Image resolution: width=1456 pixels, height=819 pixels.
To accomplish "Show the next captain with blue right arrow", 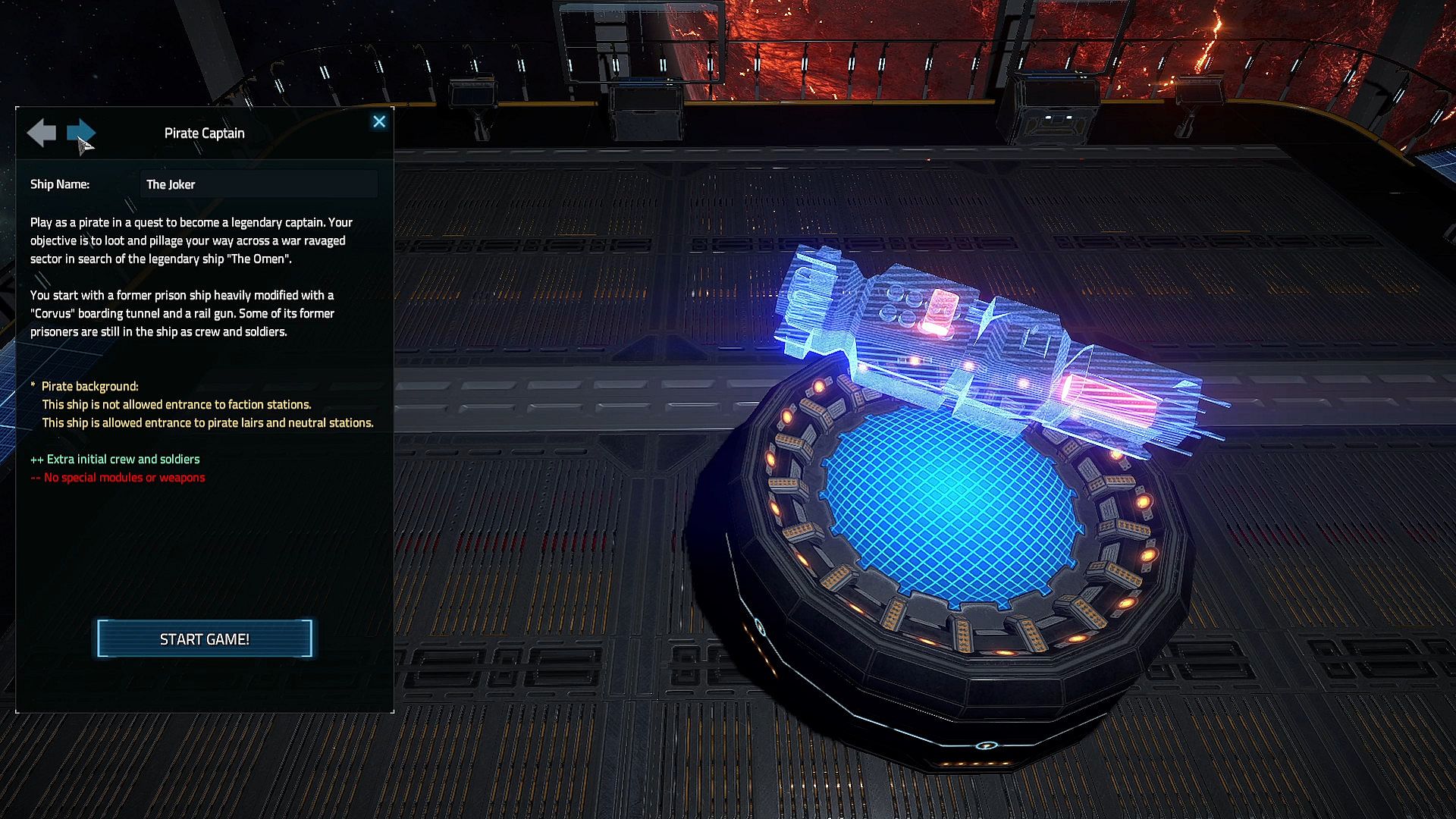I will point(80,133).
